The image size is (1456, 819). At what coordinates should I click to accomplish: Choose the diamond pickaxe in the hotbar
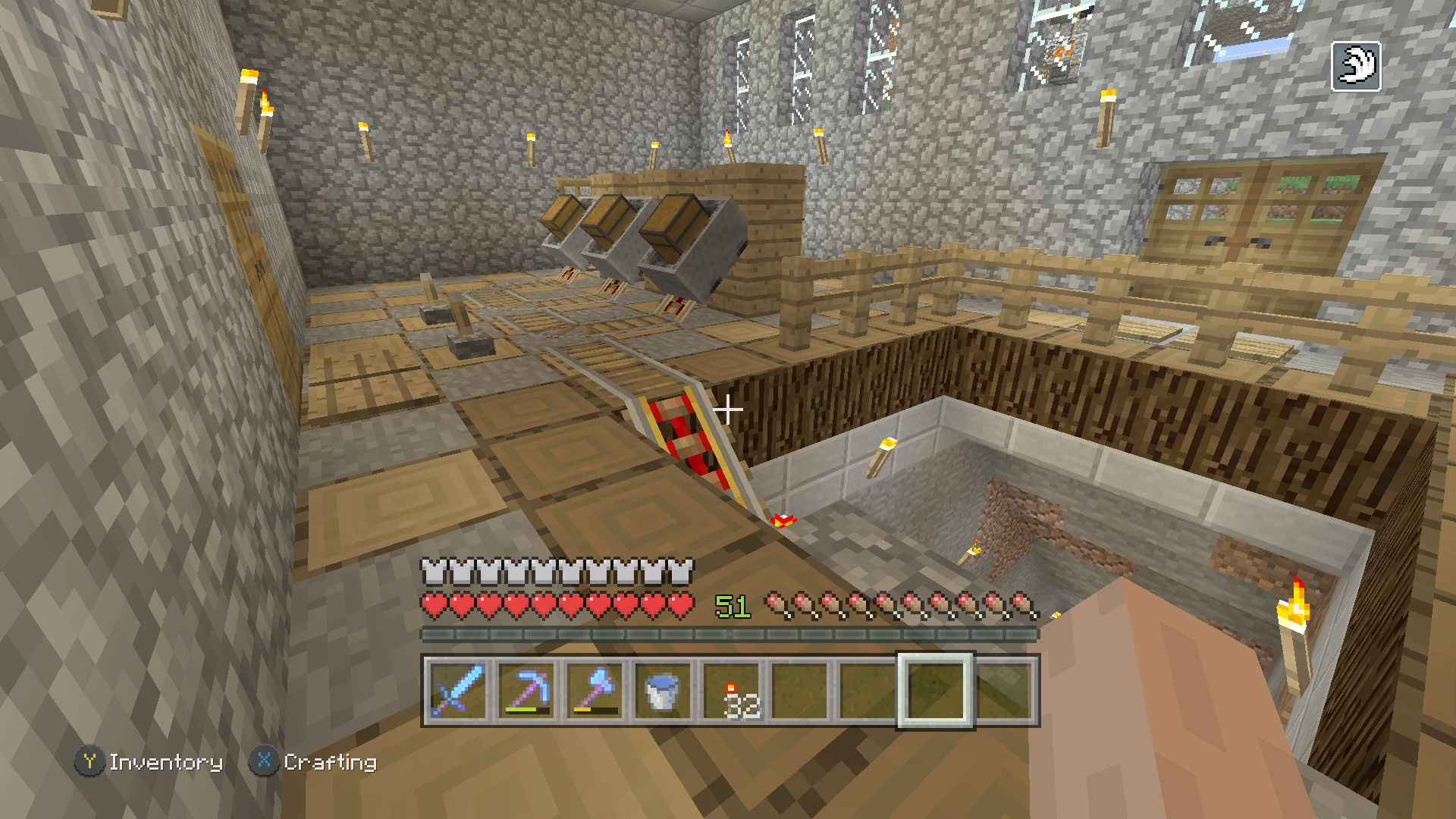pos(526,690)
